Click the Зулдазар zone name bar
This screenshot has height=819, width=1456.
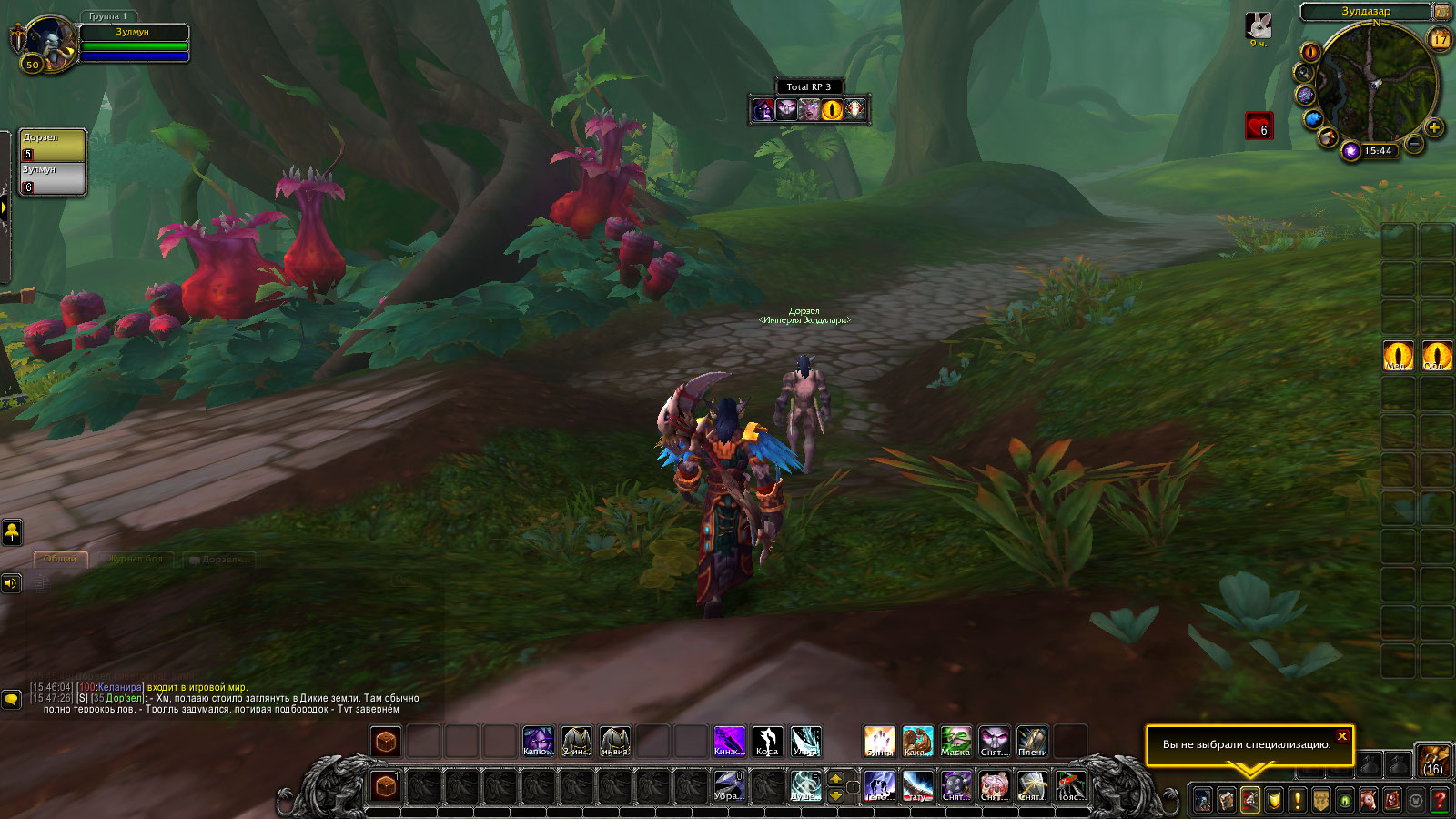pyautogui.click(x=1366, y=12)
